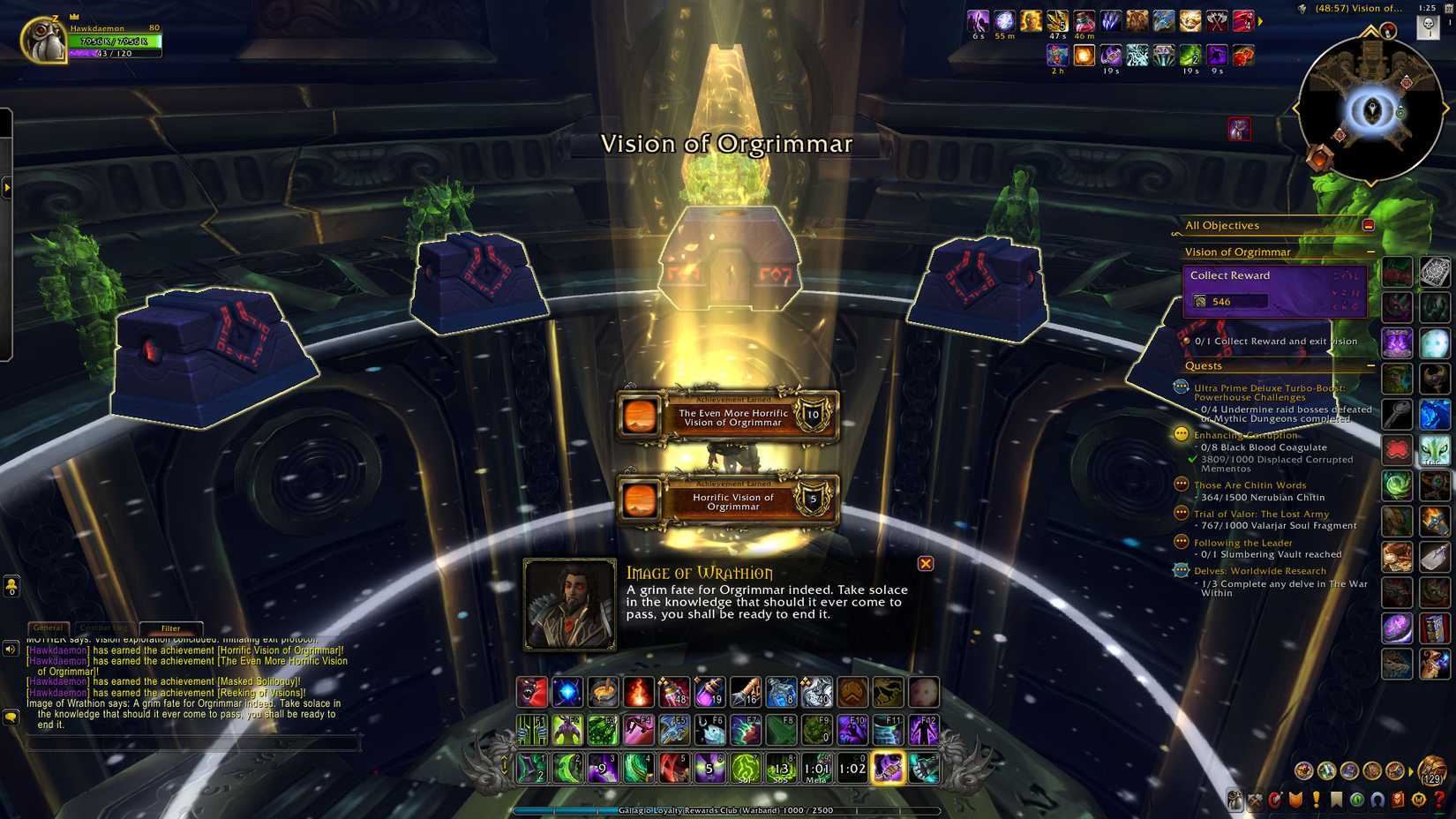1456x819 pixels.
Task: Switch to the General chat tab
Action: tap(49, 628)
